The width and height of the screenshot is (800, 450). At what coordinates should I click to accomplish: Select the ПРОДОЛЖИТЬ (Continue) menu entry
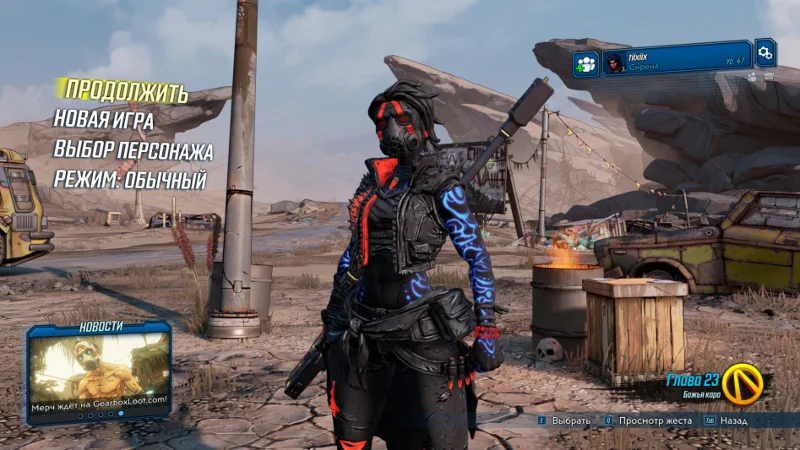point(123,93)
